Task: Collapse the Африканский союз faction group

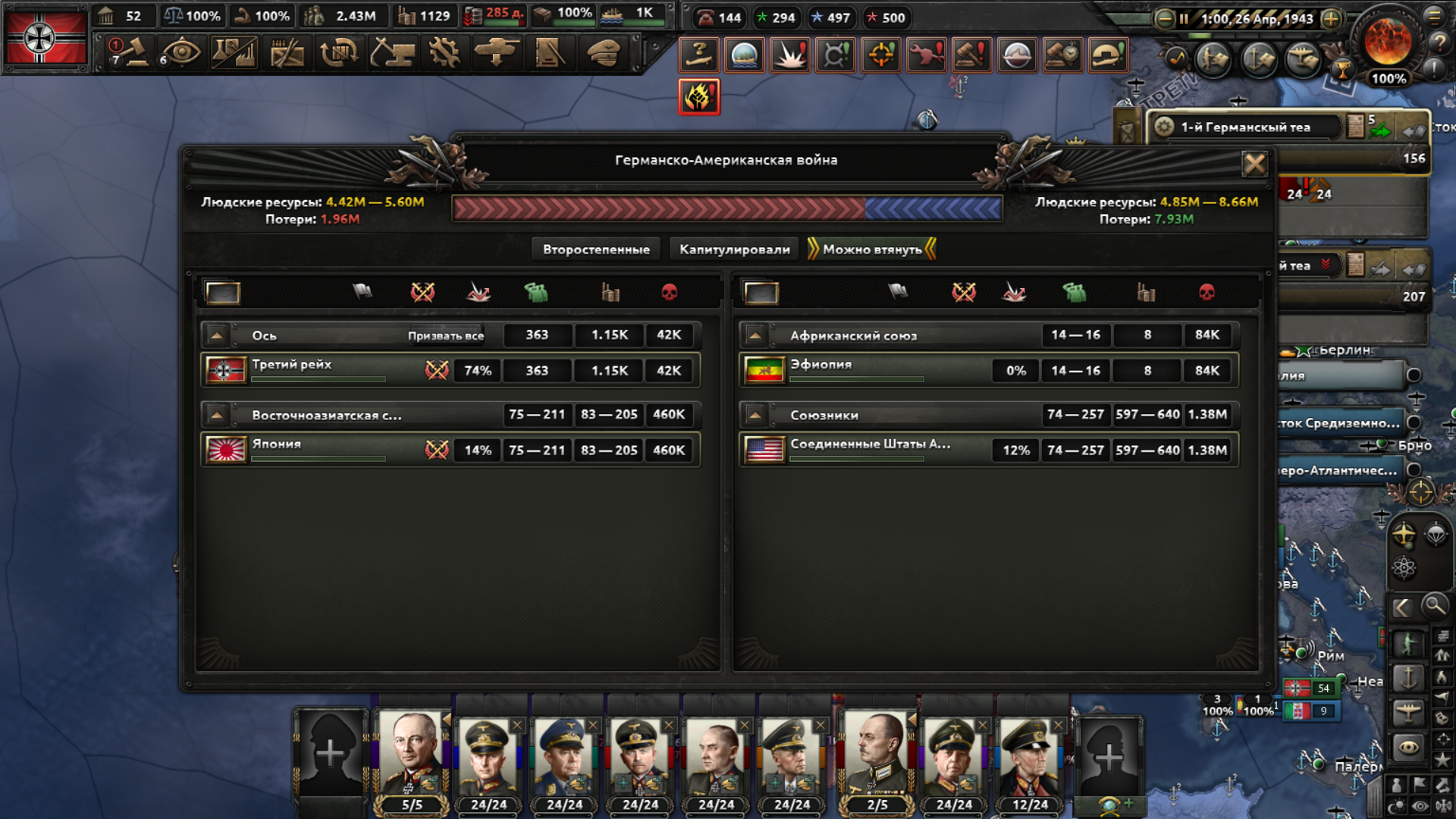Action: [x=755, y=335]
